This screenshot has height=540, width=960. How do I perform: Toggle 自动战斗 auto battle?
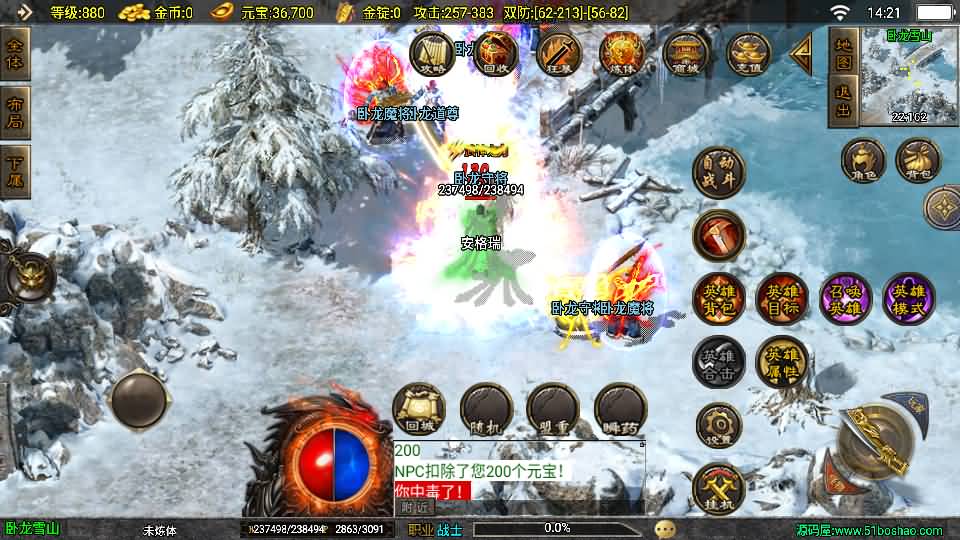718,172
